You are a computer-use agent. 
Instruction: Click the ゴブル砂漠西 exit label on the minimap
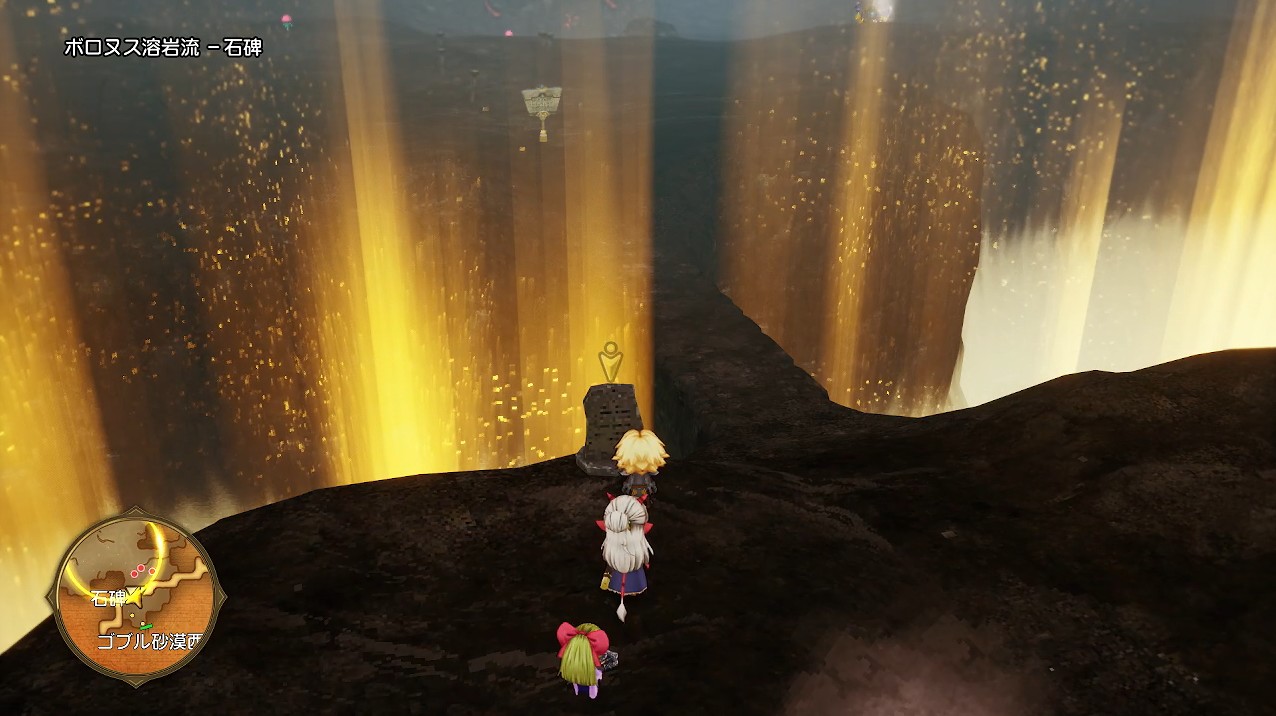[x=149, y=641]
